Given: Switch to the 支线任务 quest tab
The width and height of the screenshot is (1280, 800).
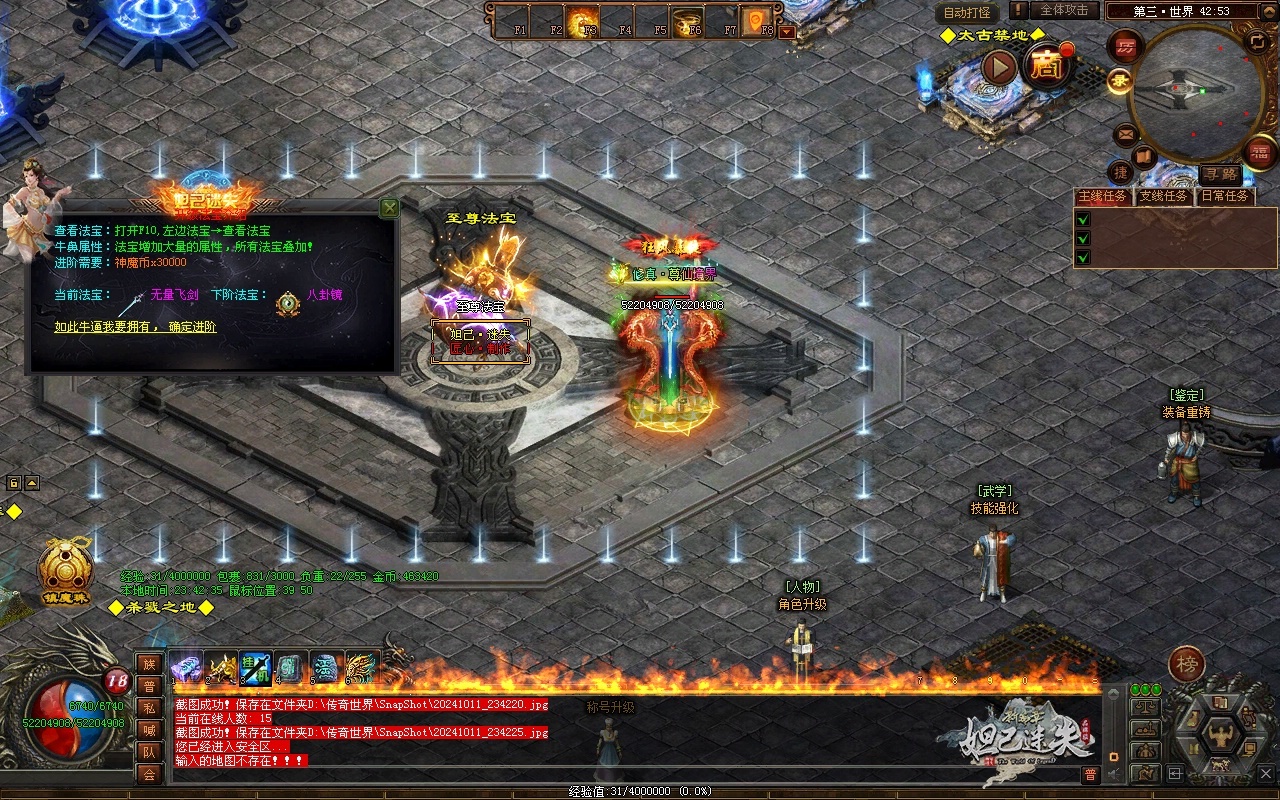Looking at the screenshot, I should pyautogui.click(x=1164, y=196).
